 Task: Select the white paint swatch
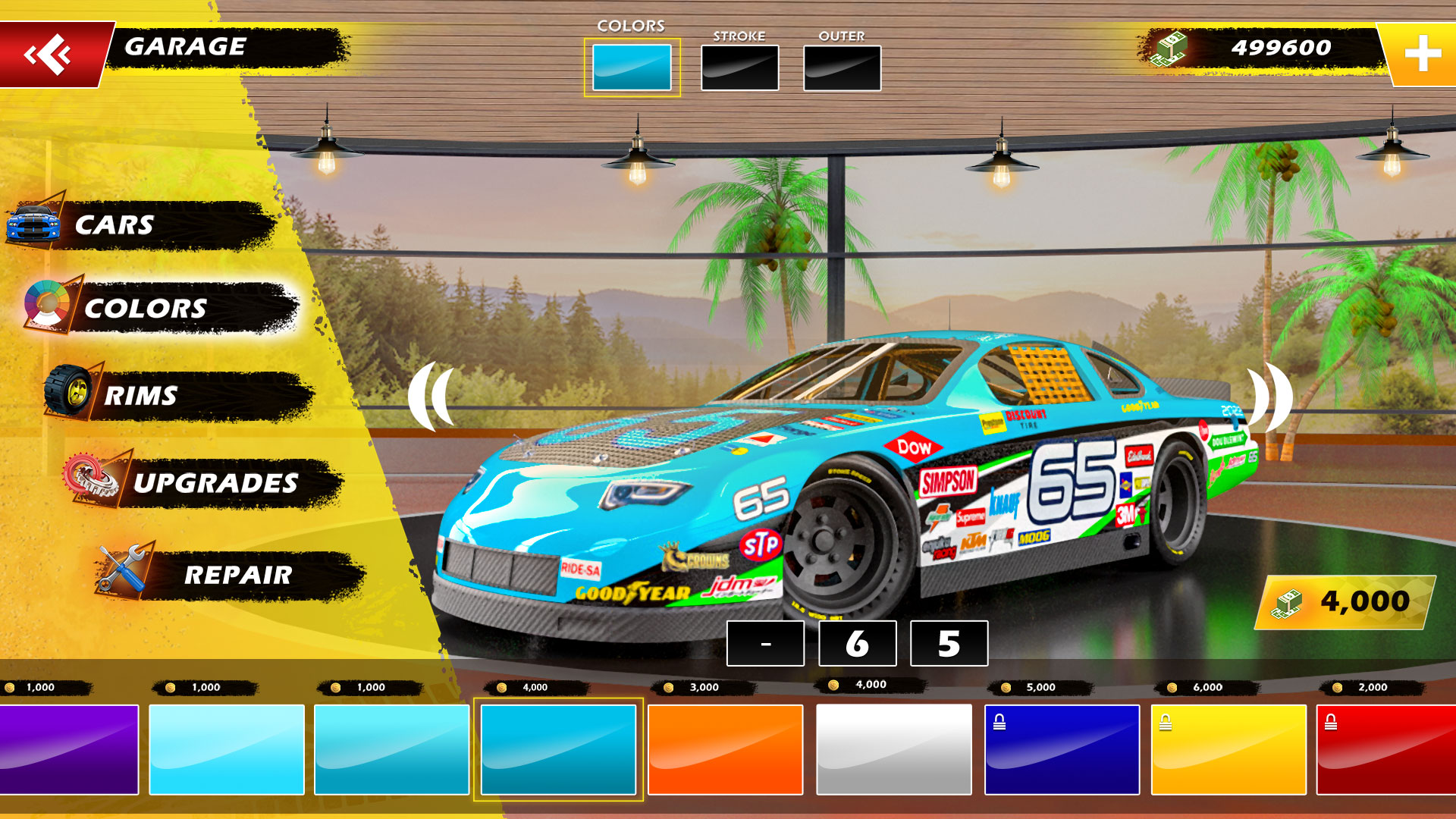click(x=893, y=749)
